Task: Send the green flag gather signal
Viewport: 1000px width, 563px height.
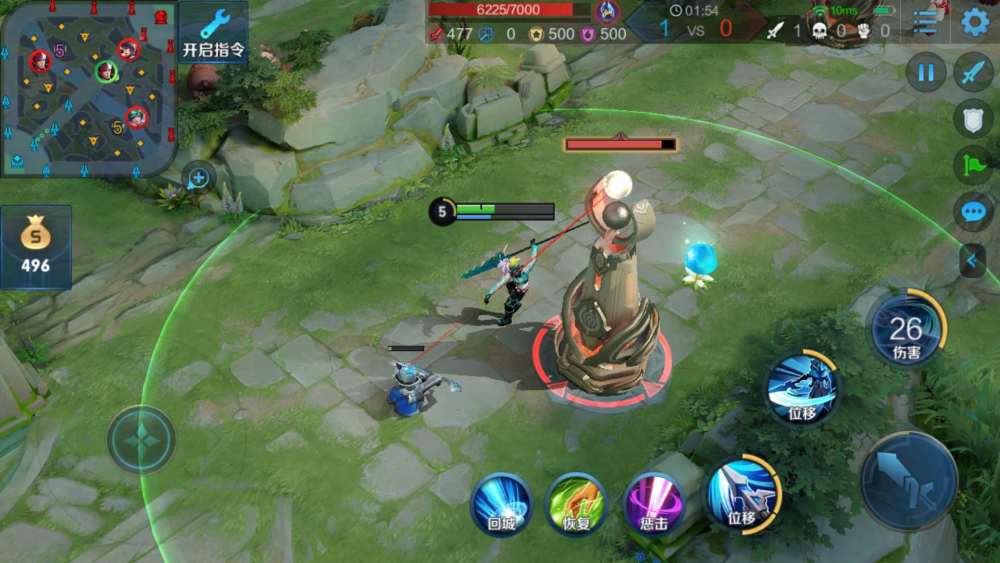Action: pos(973,165)
